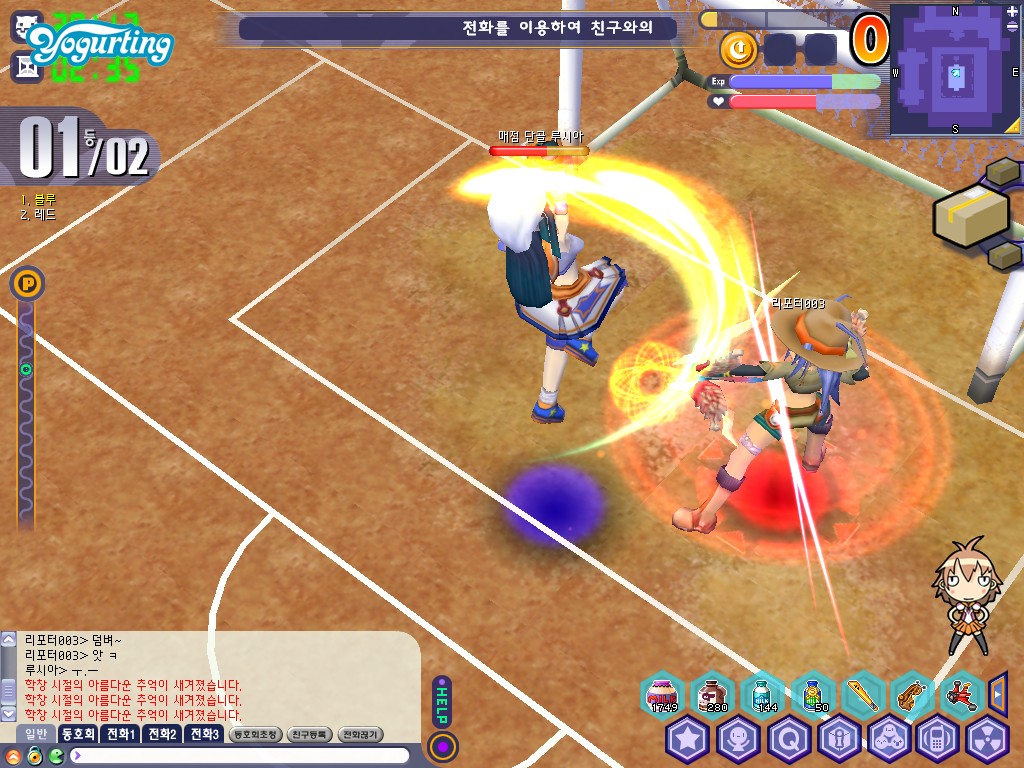
Task: Switch to the 전화1 chat tab
Action: [x=120, y=734]
